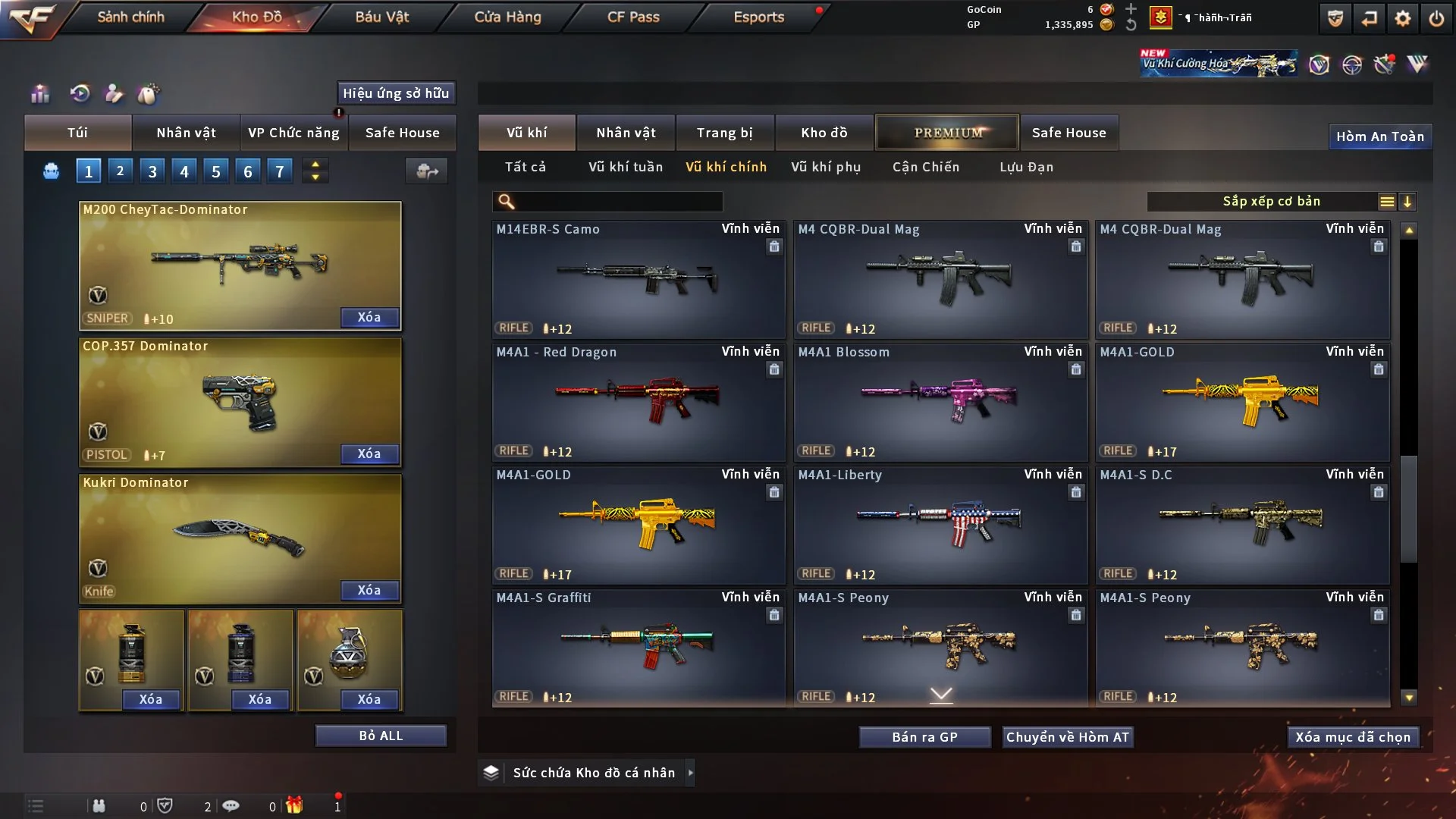Screen dimensions: 1456x819
Task: Open the settings gear icon
Action: (x=1403, y=18)
